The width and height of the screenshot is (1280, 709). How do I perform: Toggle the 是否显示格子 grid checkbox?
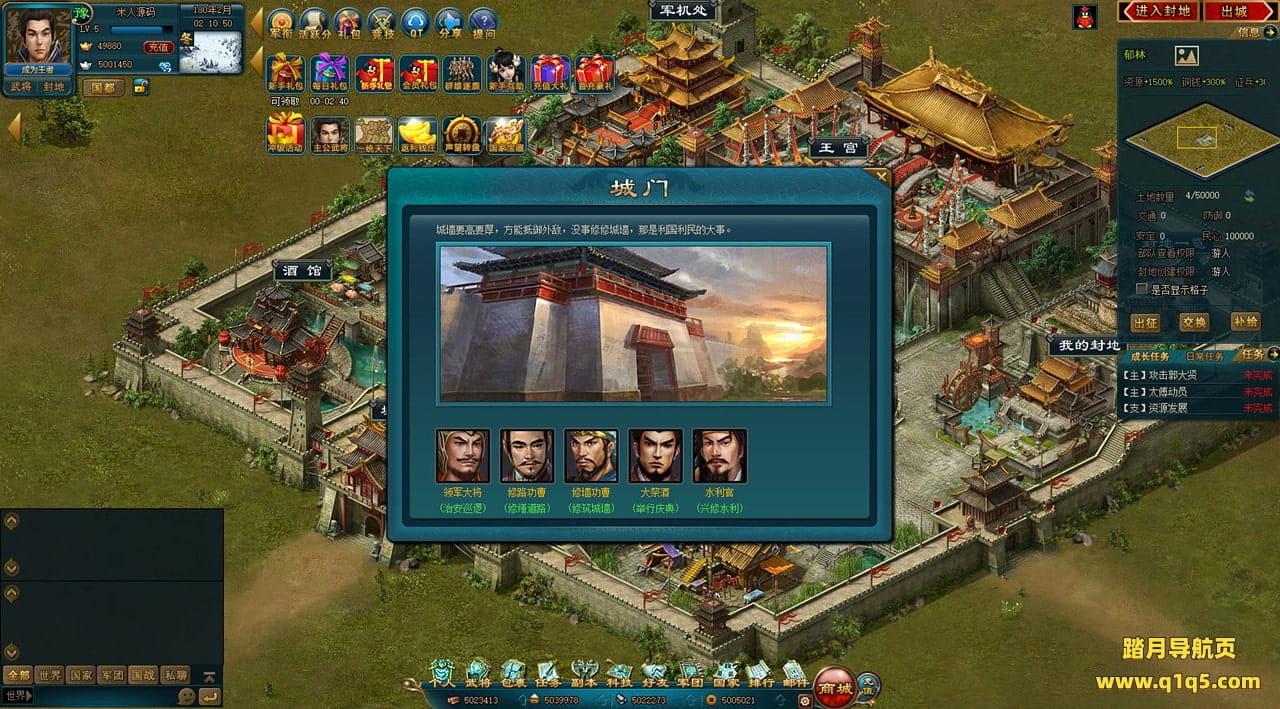pos(1142,289)
